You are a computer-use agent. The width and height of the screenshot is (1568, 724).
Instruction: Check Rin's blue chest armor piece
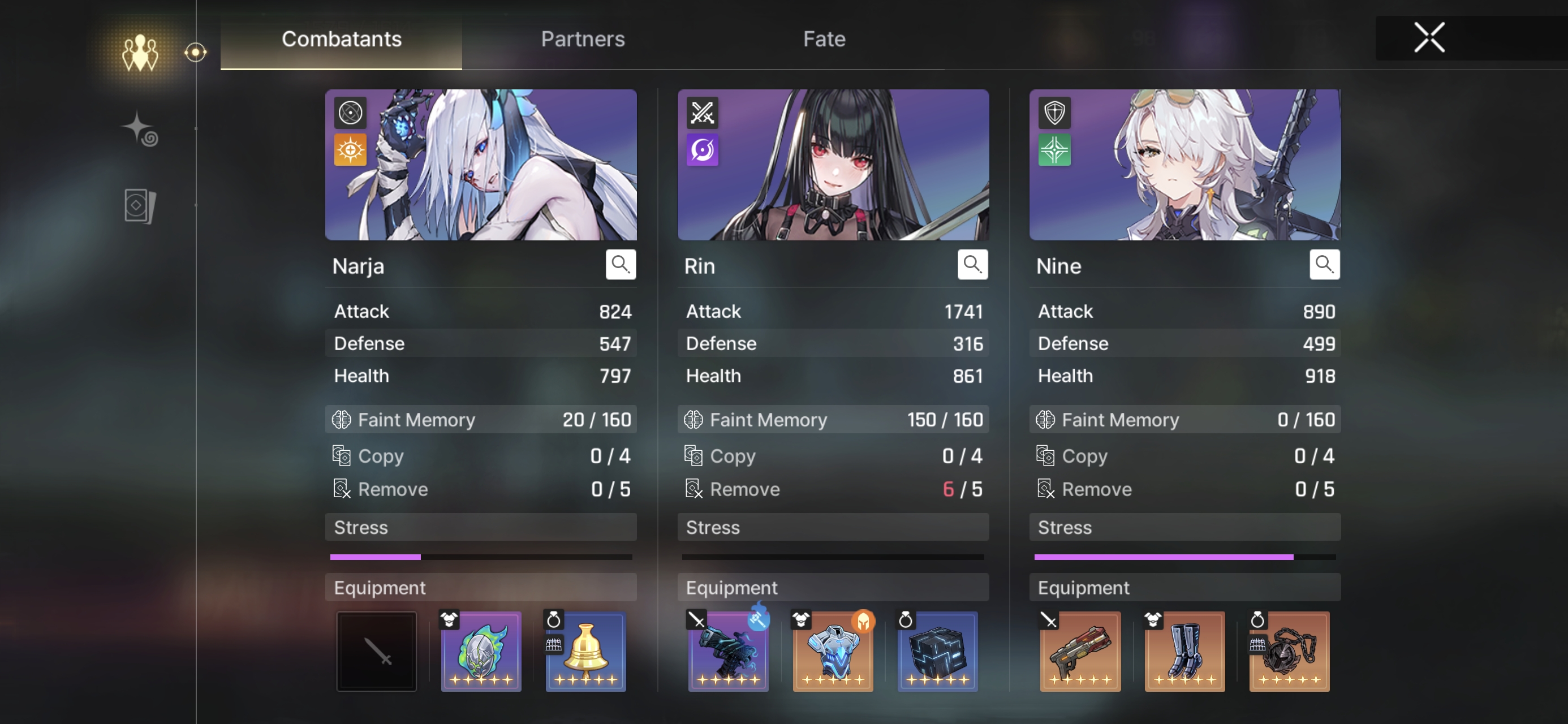(833, 651)
